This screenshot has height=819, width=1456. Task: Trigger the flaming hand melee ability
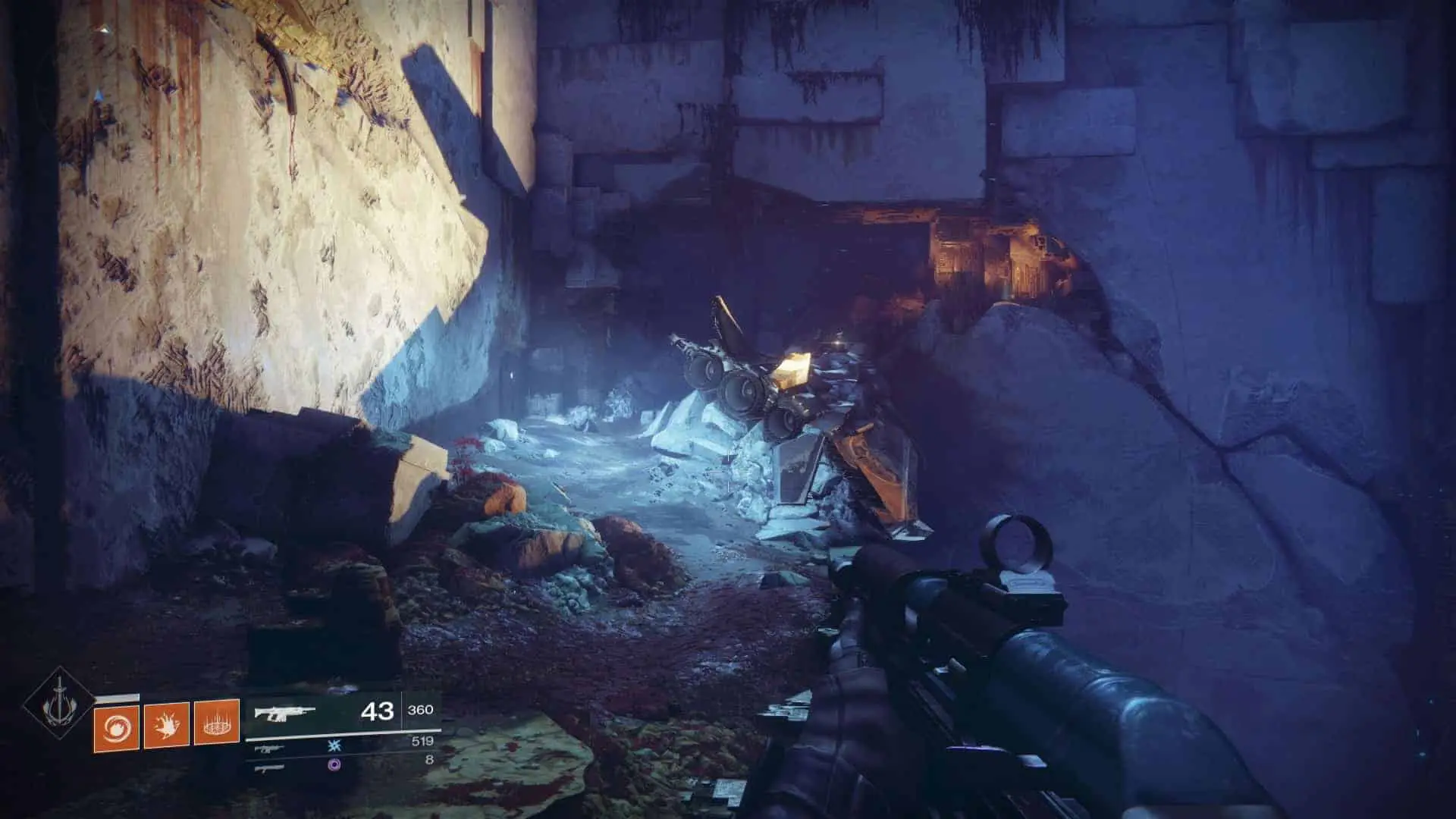tap(166, 726)
